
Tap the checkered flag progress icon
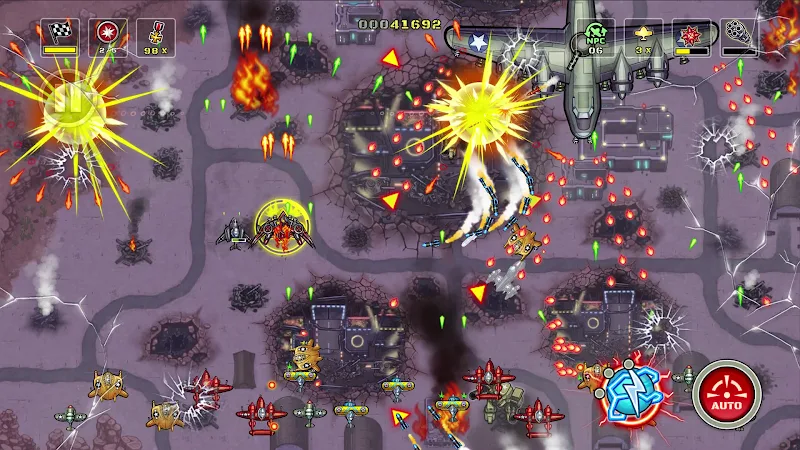pyautogui.click(x=60, y=36)
